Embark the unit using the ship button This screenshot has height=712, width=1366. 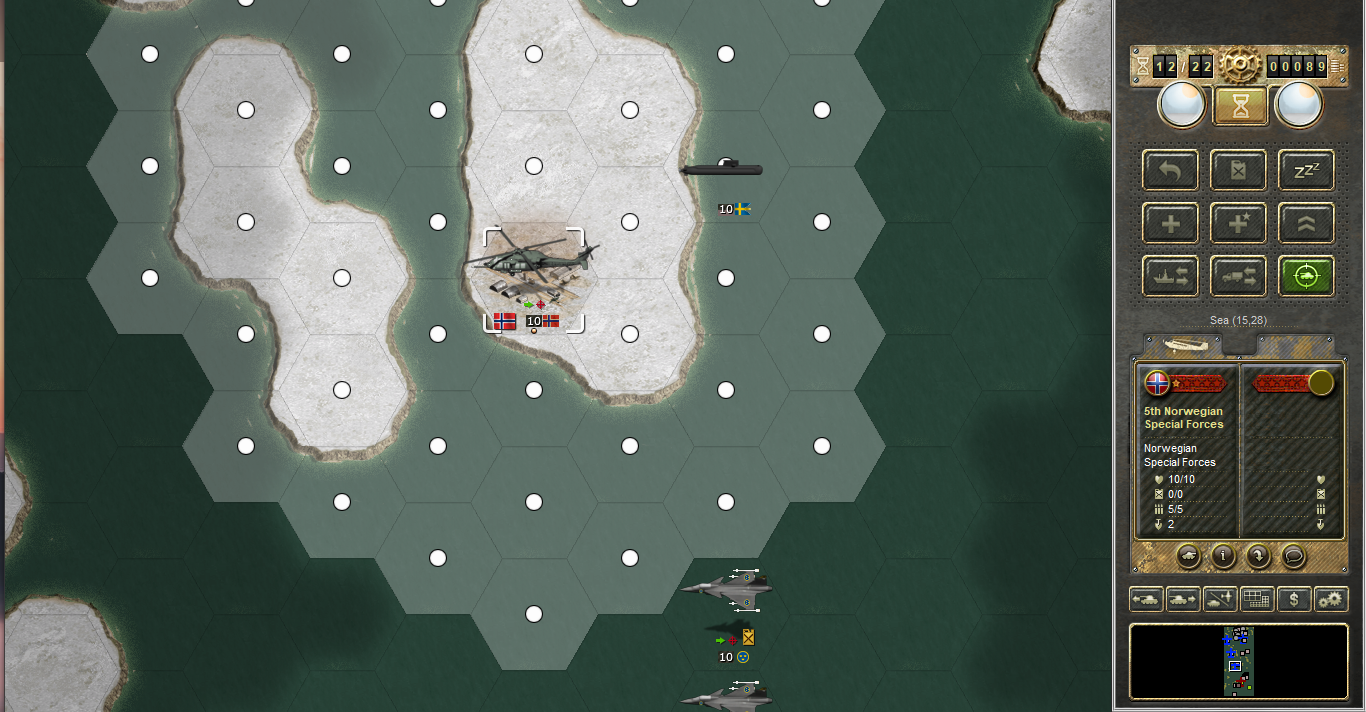1170,276
